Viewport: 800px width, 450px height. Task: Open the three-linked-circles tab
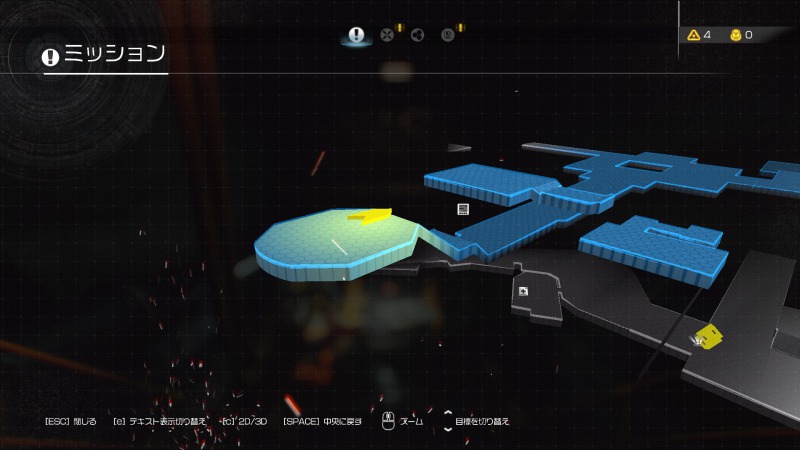click(417, 36)
